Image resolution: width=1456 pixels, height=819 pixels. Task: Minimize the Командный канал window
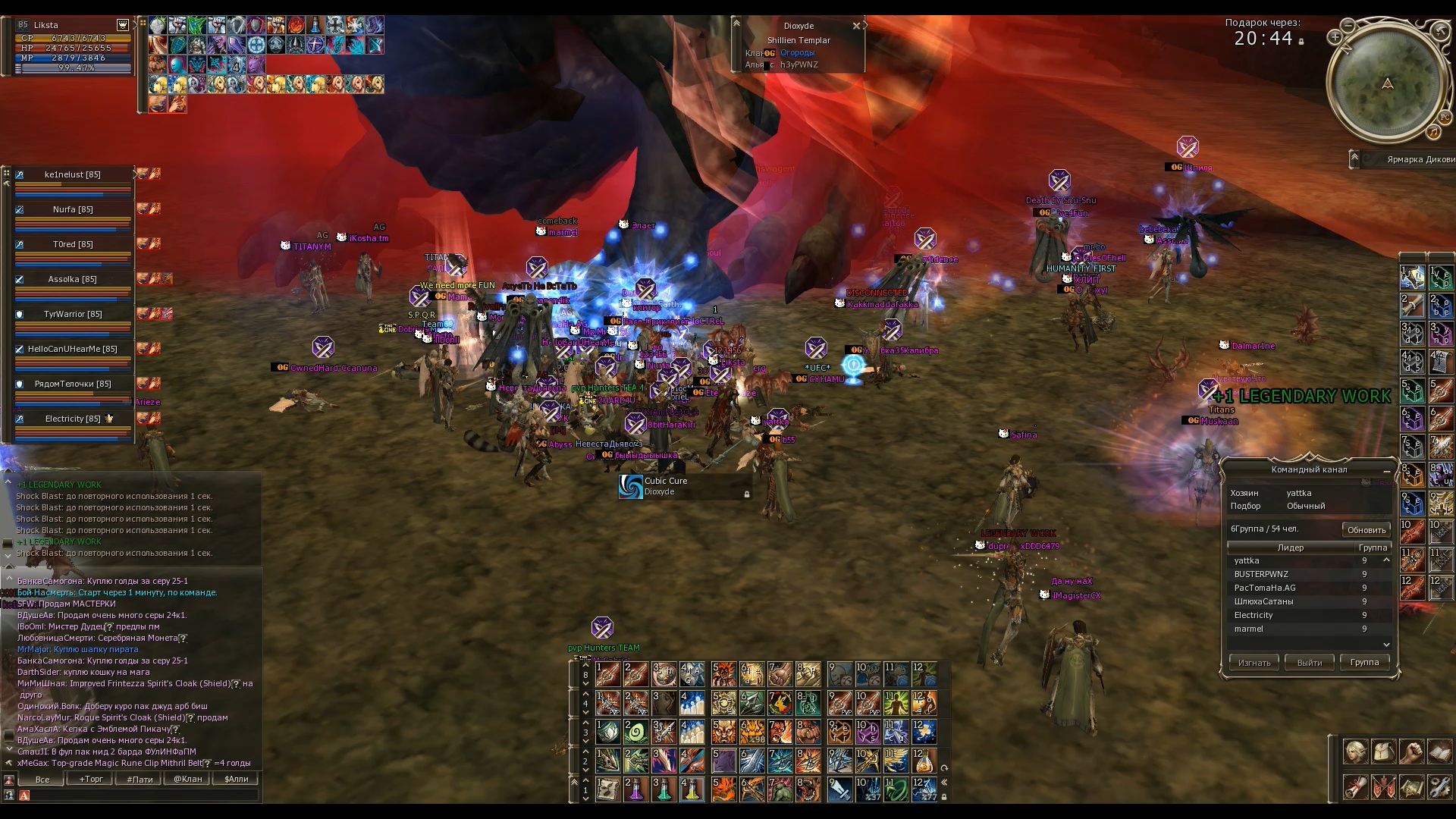[x=1387, y=471]
